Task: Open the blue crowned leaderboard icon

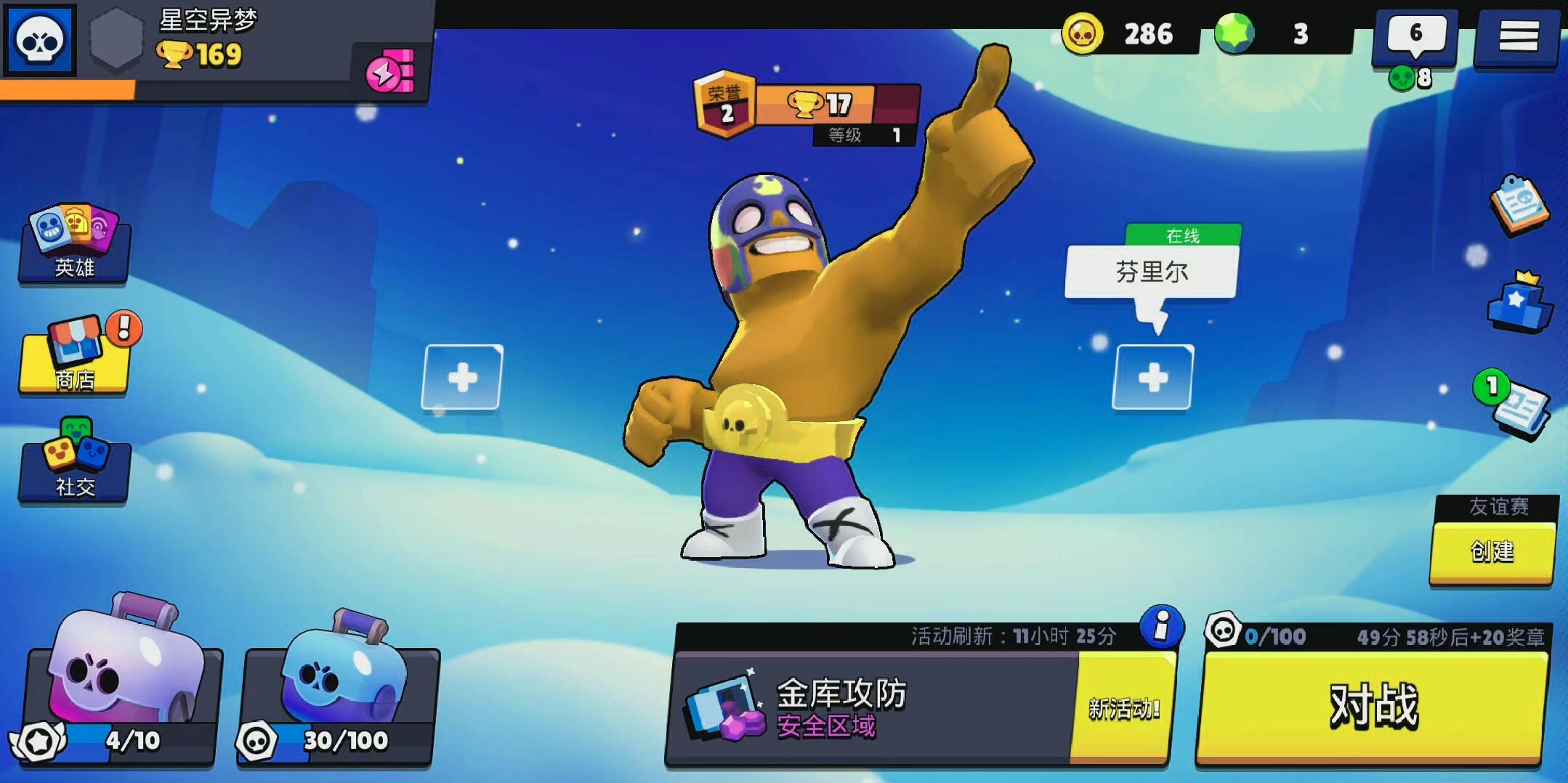Action: 1519,304
